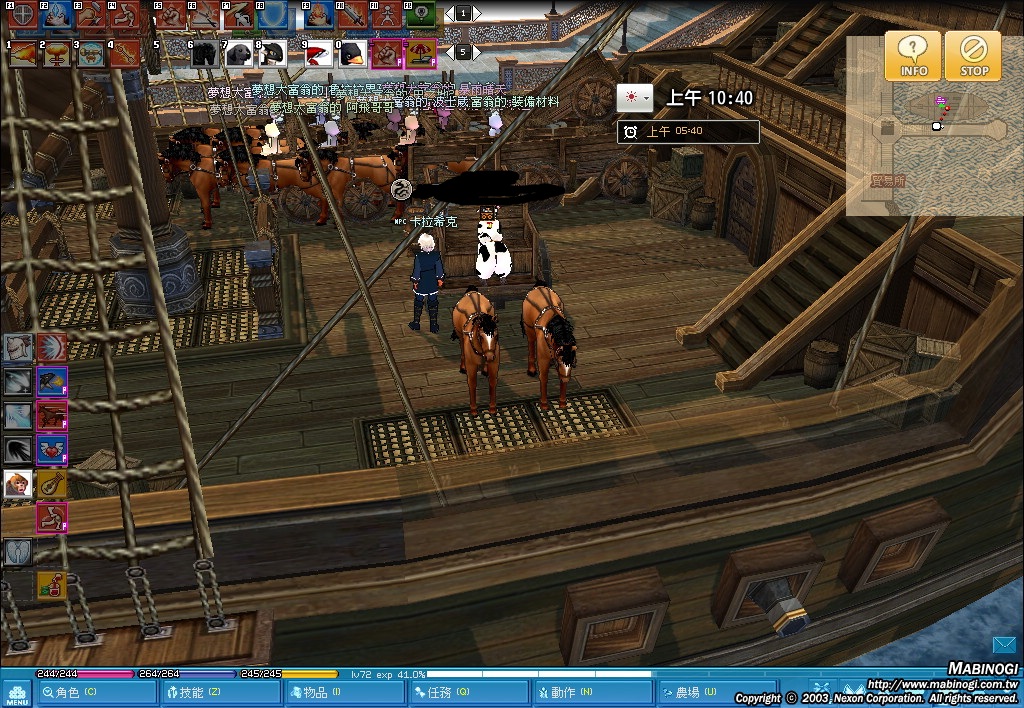This screenshot has width=1024, height=708.
Task: Open the main MENU button
Action: click(17, 693)
